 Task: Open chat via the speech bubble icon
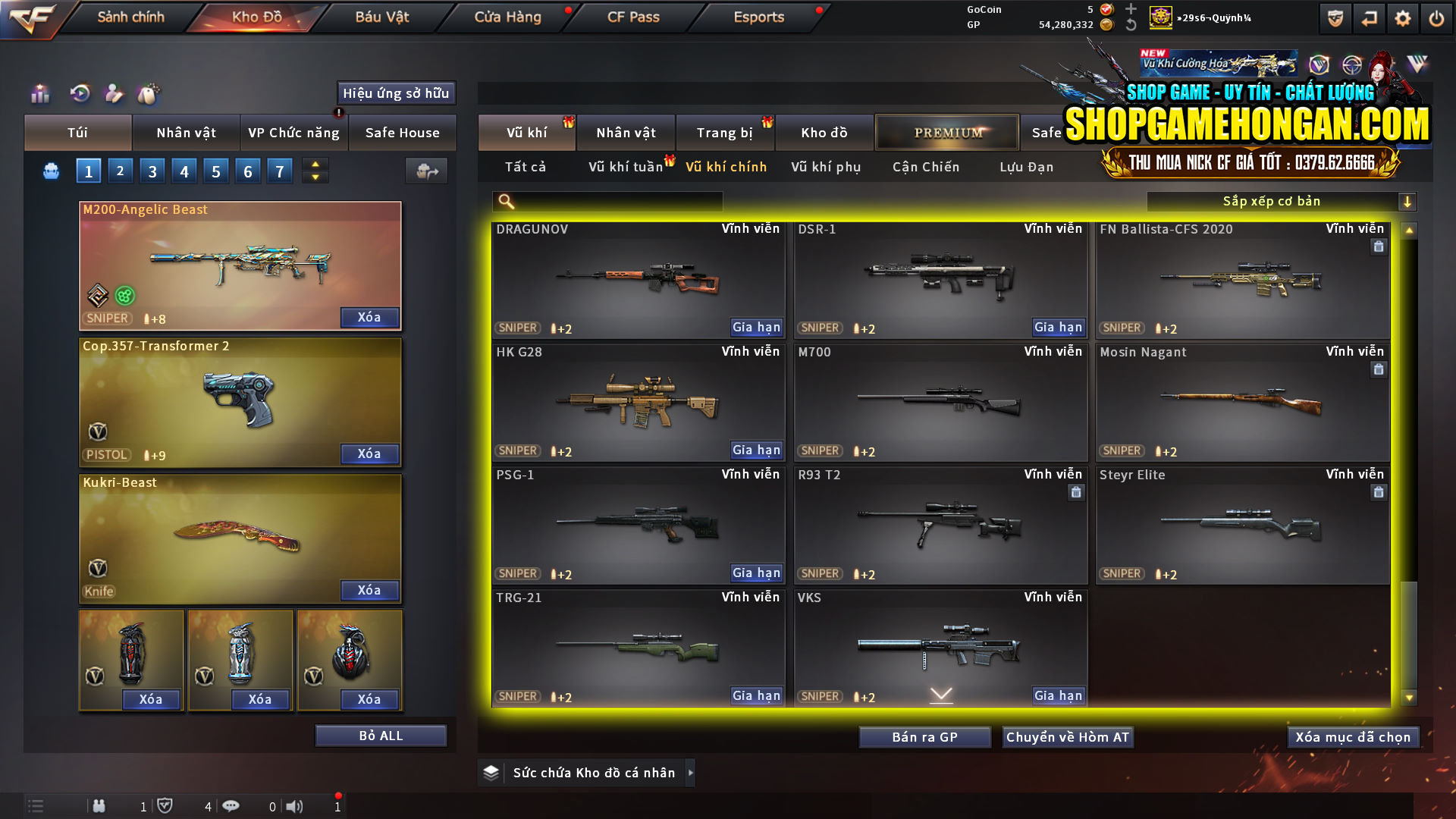coord(231,806)
